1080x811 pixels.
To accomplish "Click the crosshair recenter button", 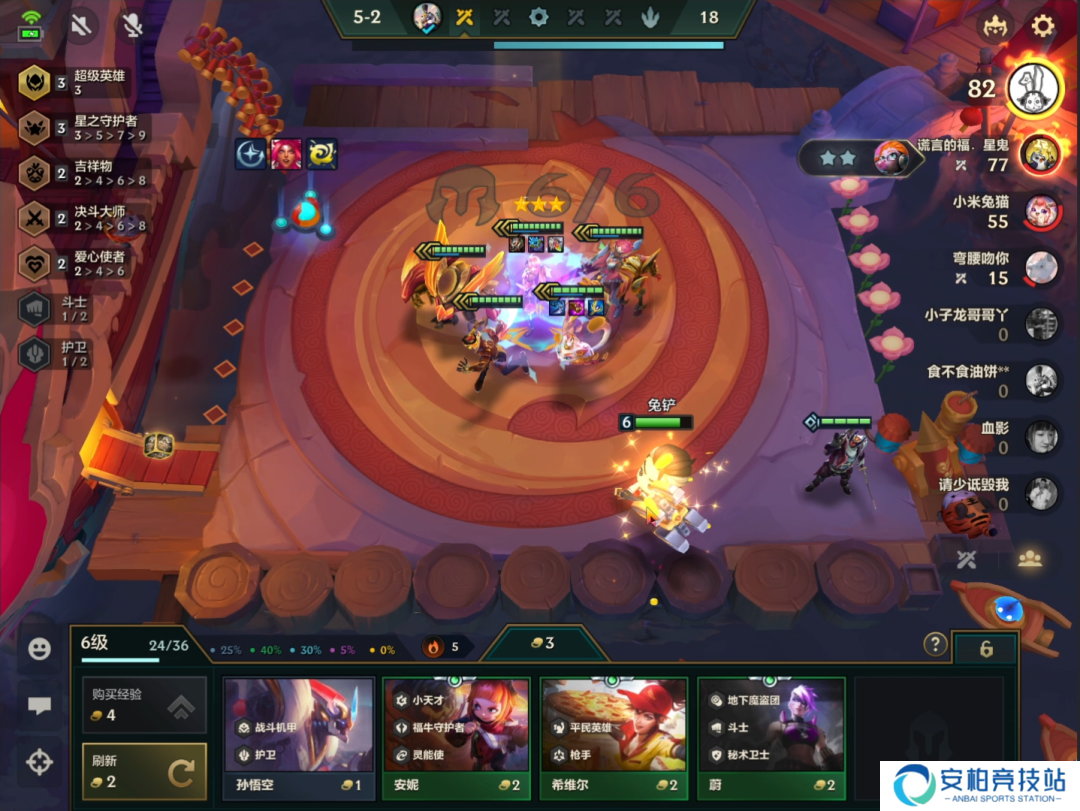I will pyautogui.click(x=40, y=763).
